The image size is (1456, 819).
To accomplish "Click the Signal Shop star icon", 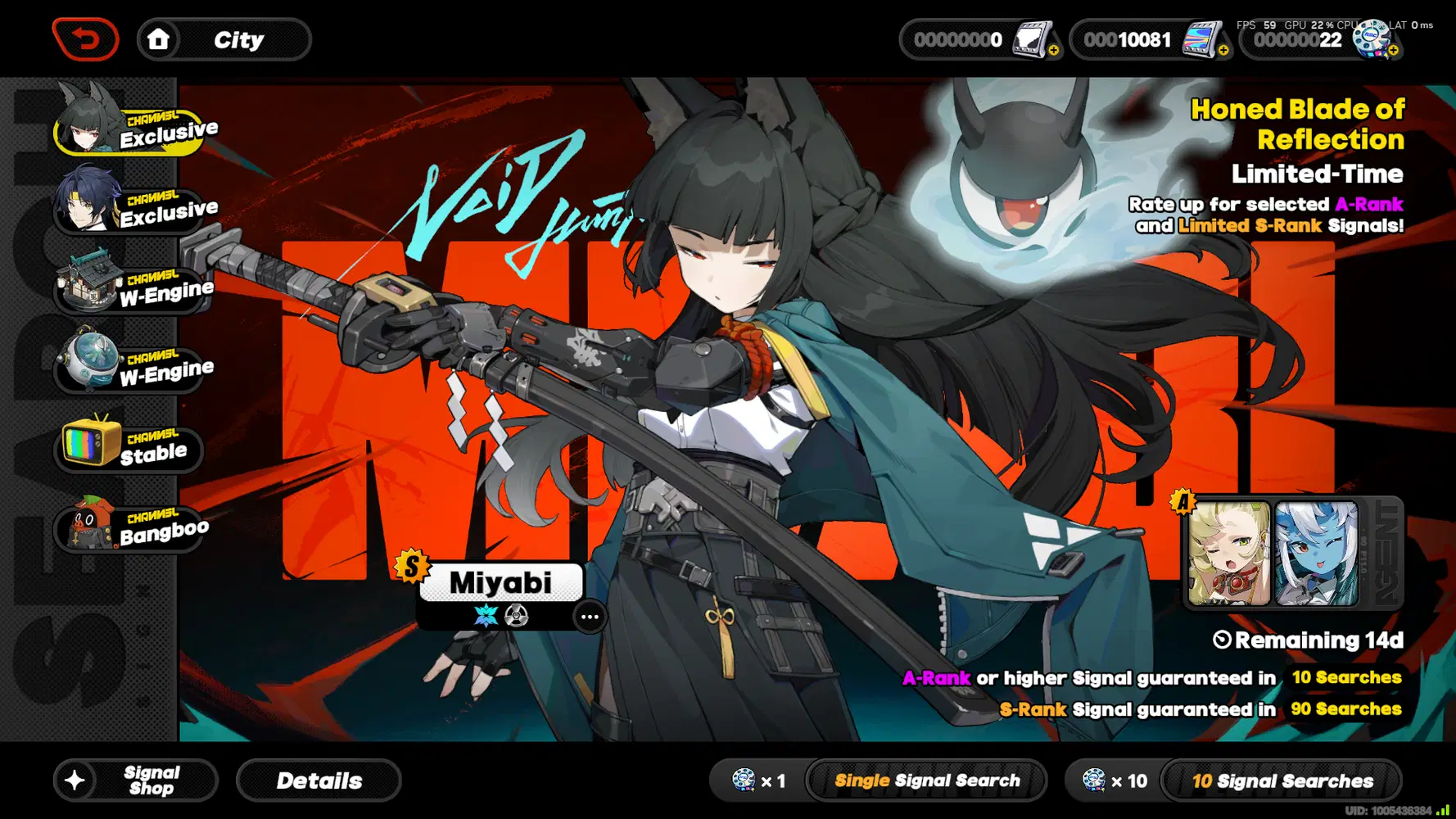I will [x=75, y=780].
